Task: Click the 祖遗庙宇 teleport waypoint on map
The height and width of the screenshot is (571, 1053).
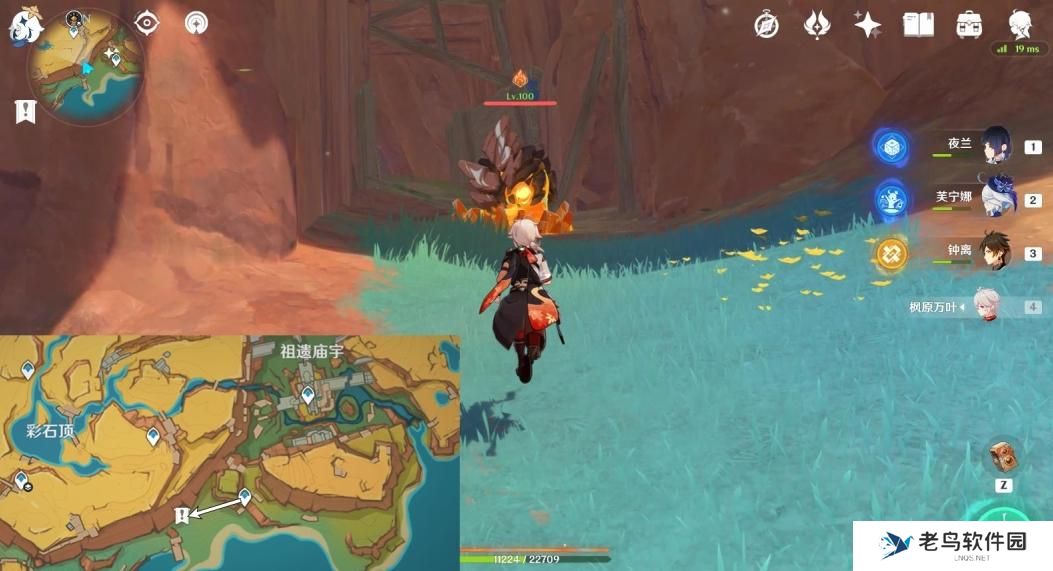Action: point(308,396)
